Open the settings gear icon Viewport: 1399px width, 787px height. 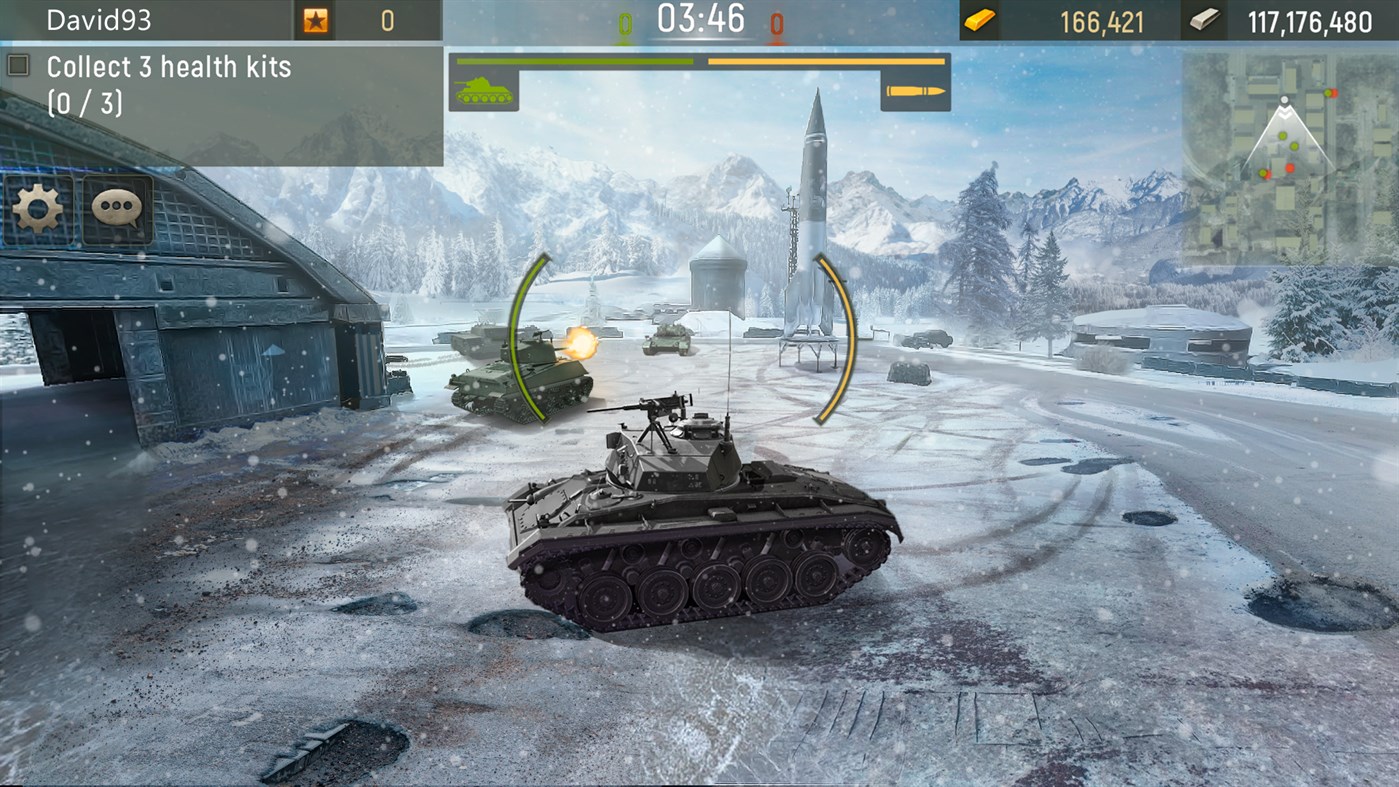tap(37, 208)
